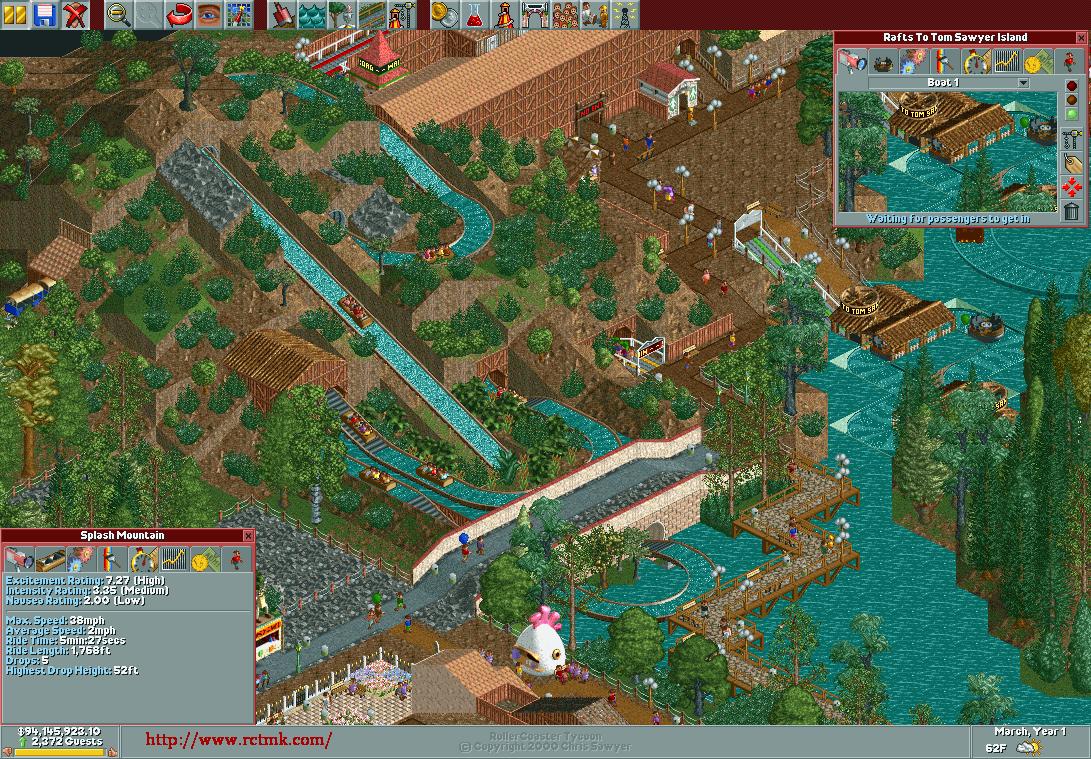
Task: Open new ride construction with crane icon
Action: [x=401, y=14]
